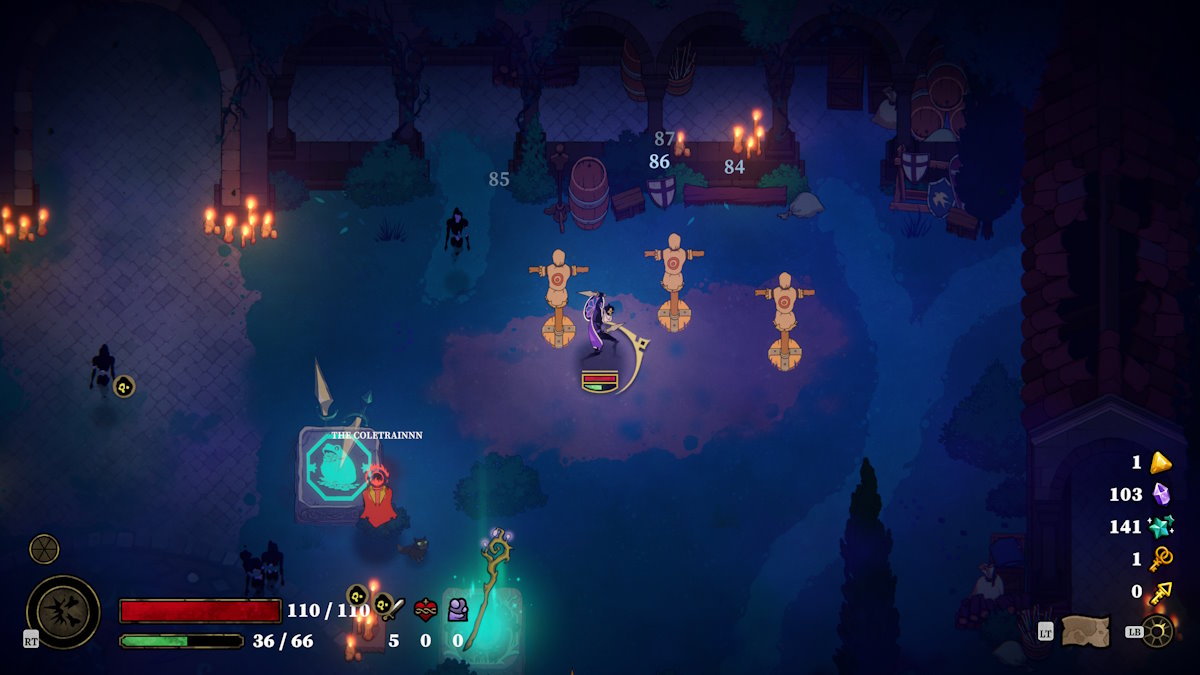Select the red bound heart icon
The image size is (1200, 675).
(x=426, y=609)
